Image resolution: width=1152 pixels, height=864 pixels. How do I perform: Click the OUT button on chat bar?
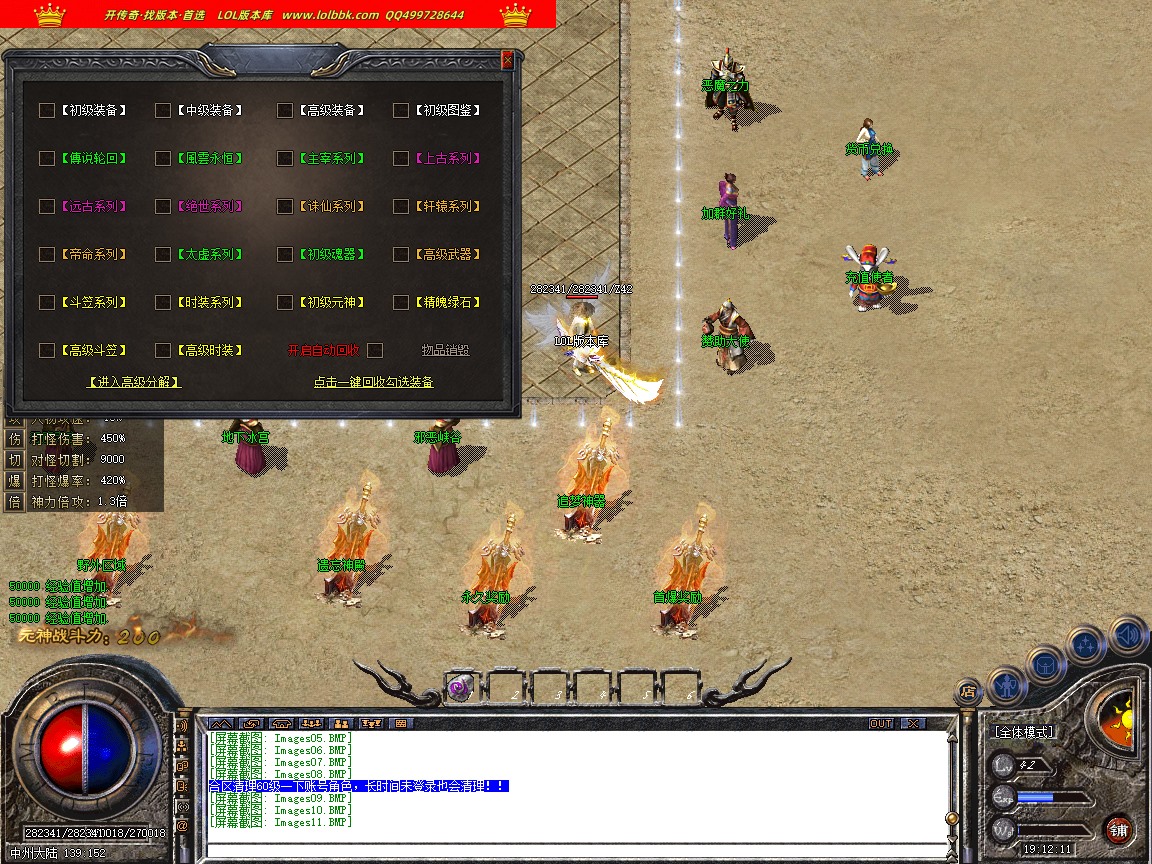(x=881, y=723)
